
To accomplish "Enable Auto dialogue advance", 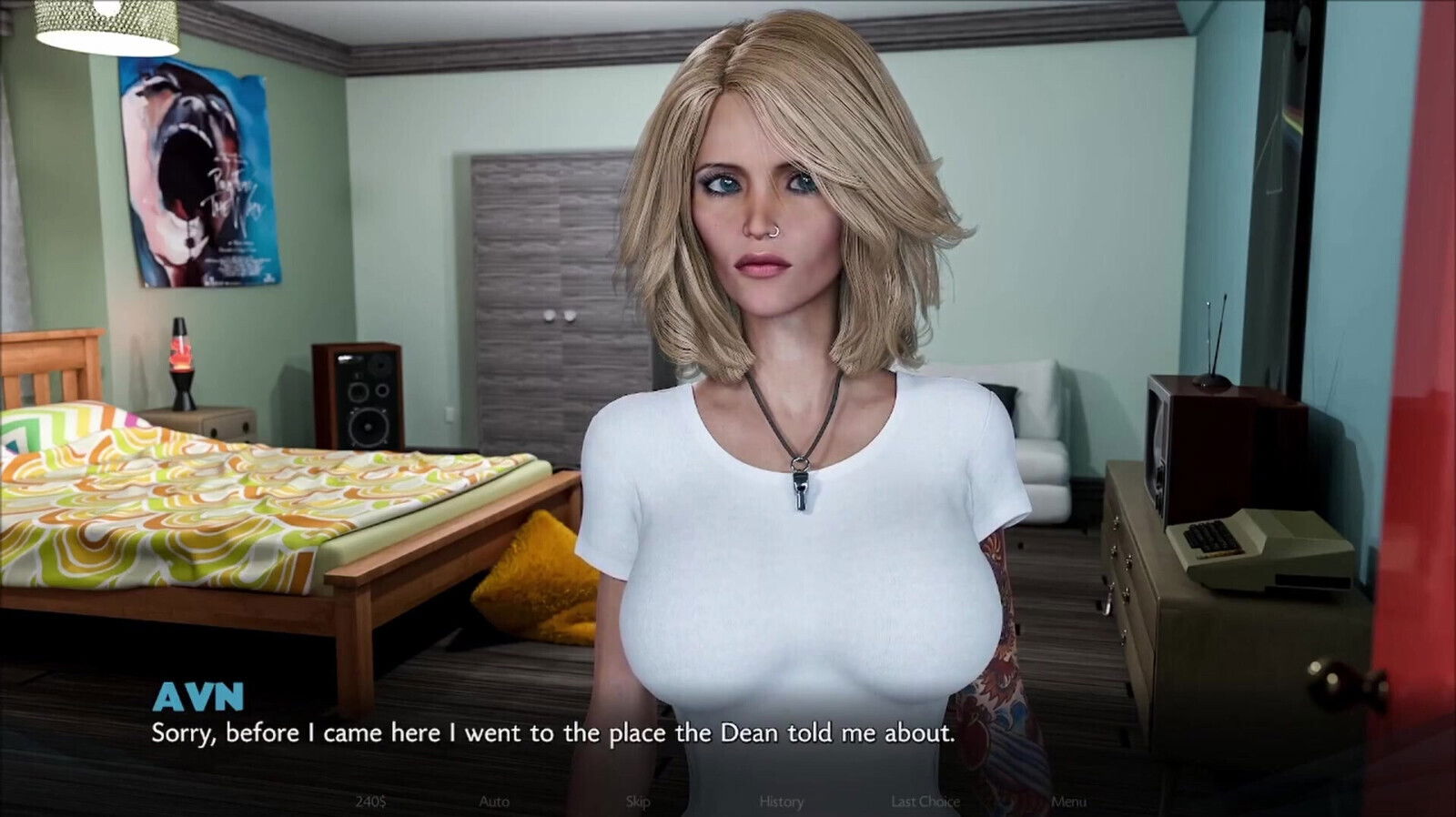I will [x=494, y=802].
